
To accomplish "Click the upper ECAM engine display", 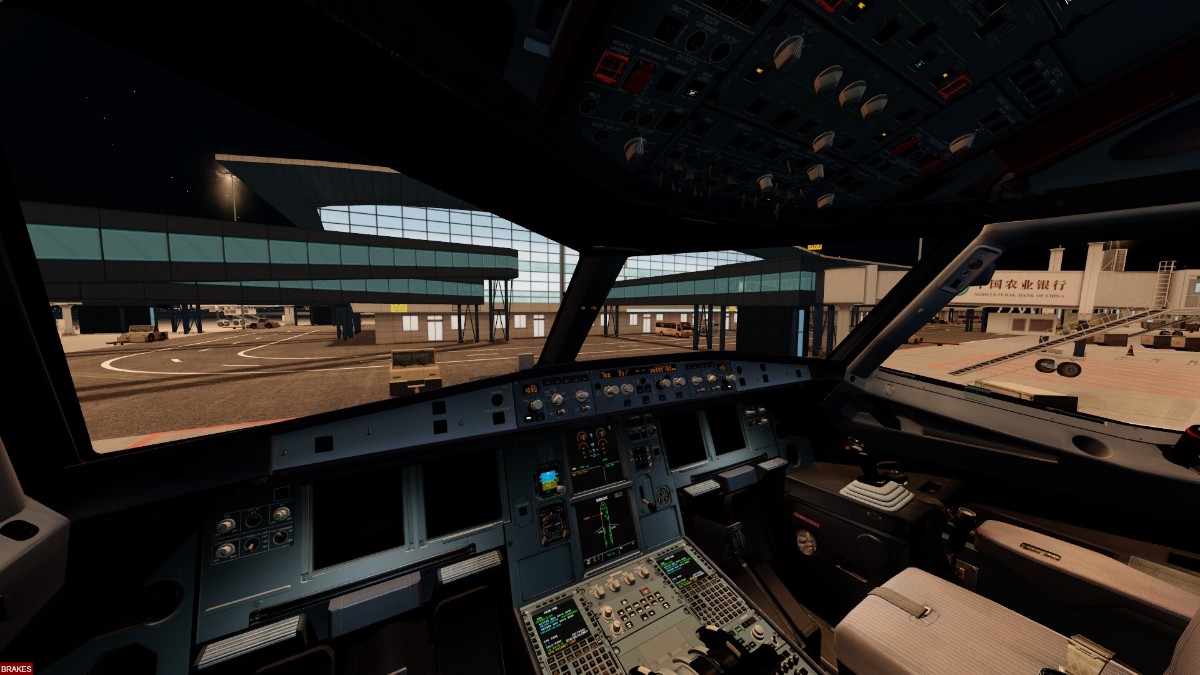I will pos(594,455).
